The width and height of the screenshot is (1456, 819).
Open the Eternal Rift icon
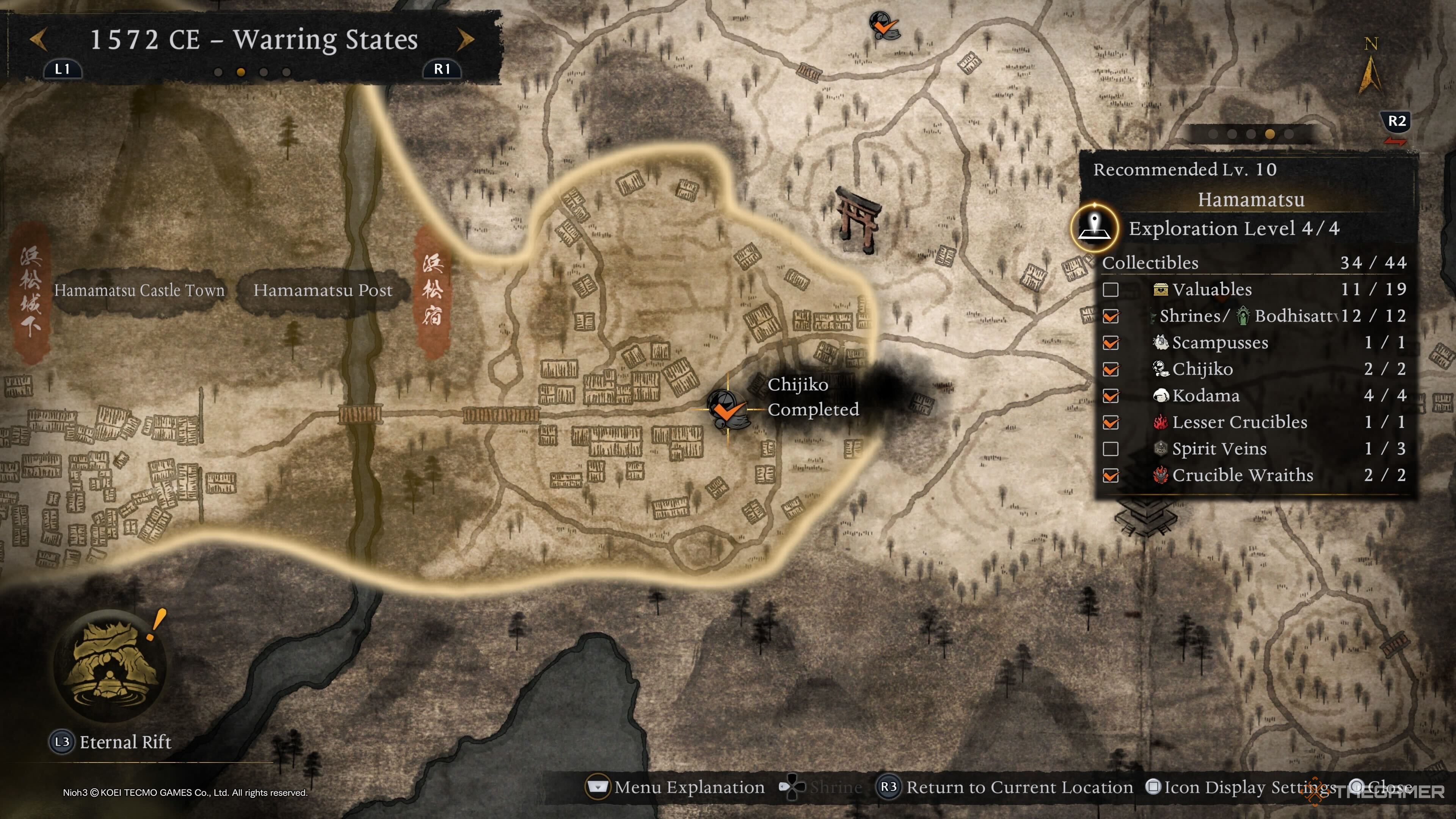pyautogui.click(x=110, y=665)
